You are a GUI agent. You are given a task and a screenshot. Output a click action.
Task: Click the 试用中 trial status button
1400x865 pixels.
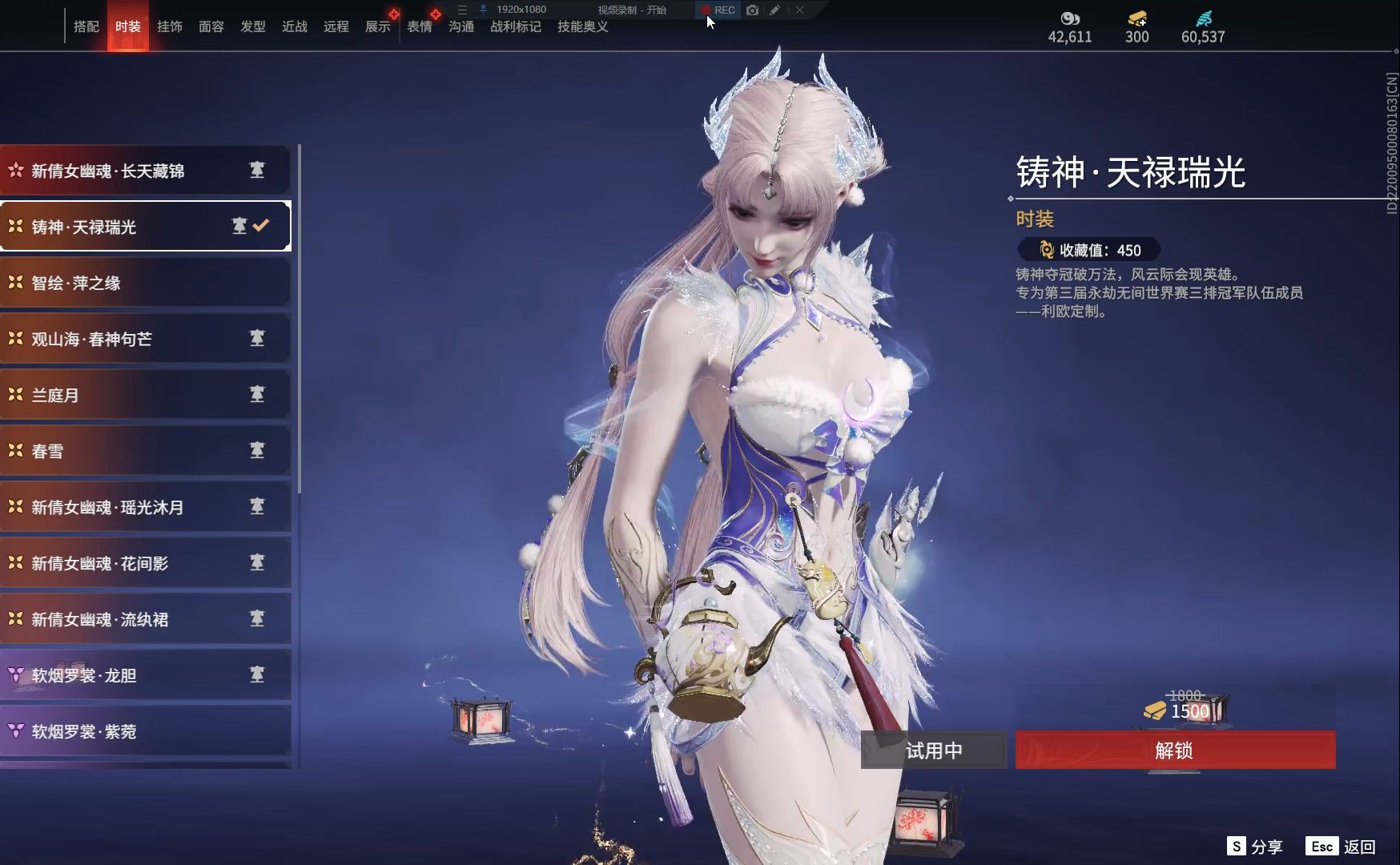[933, 750]
